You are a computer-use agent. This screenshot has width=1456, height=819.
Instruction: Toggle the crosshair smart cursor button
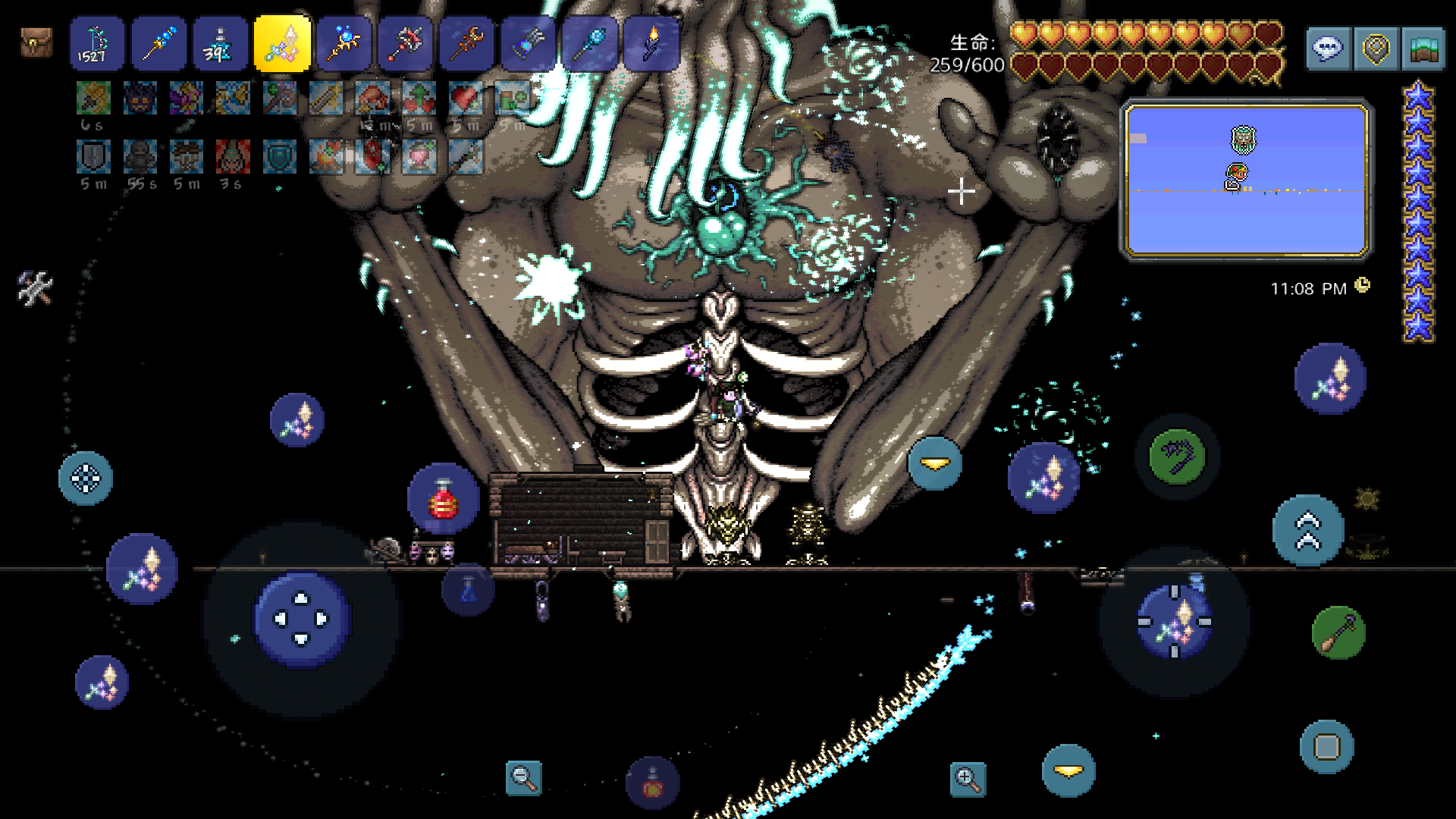[86, 479]
